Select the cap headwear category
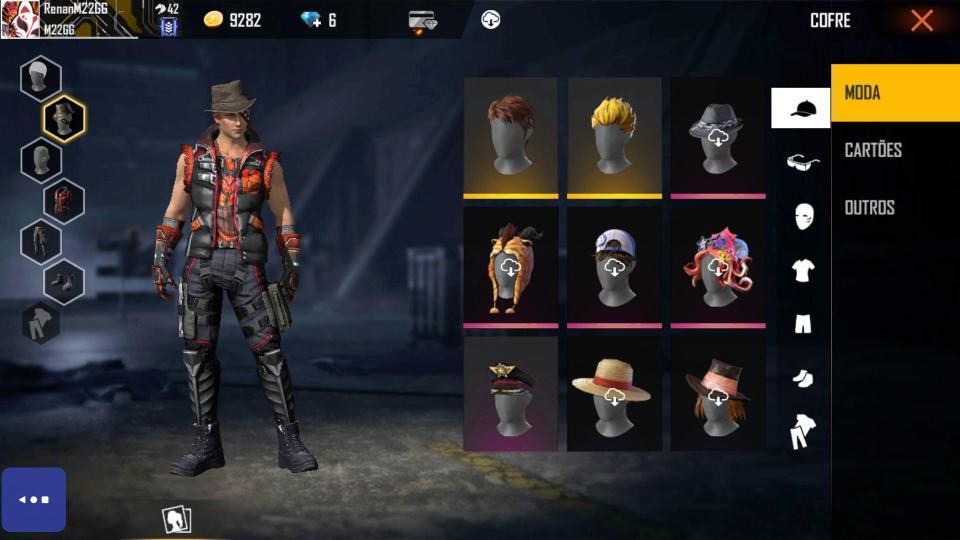The image size is (960, 540). (801, 108)
